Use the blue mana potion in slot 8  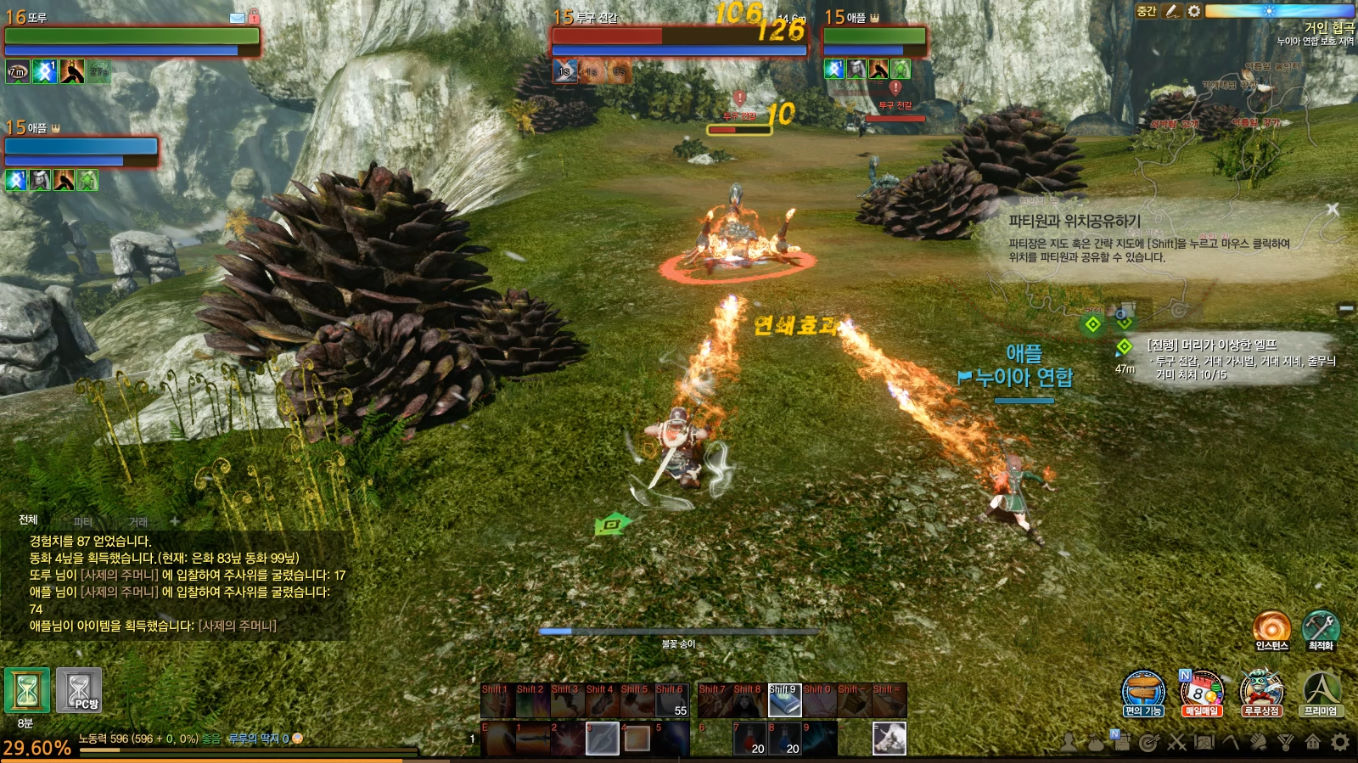(x=783, y=738)
